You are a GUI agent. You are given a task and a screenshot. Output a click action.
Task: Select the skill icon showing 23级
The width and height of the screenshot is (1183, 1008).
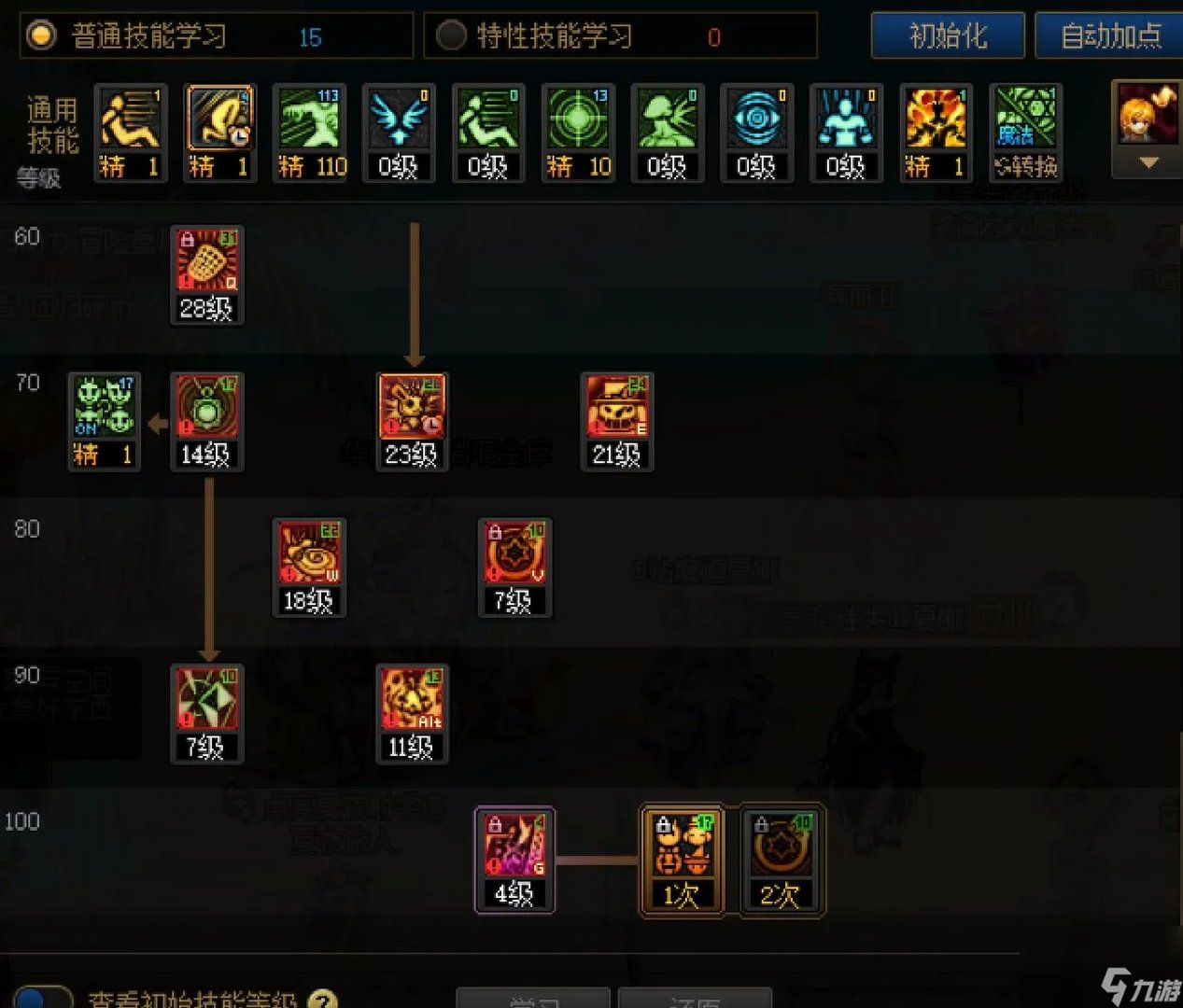click(412, 408)
